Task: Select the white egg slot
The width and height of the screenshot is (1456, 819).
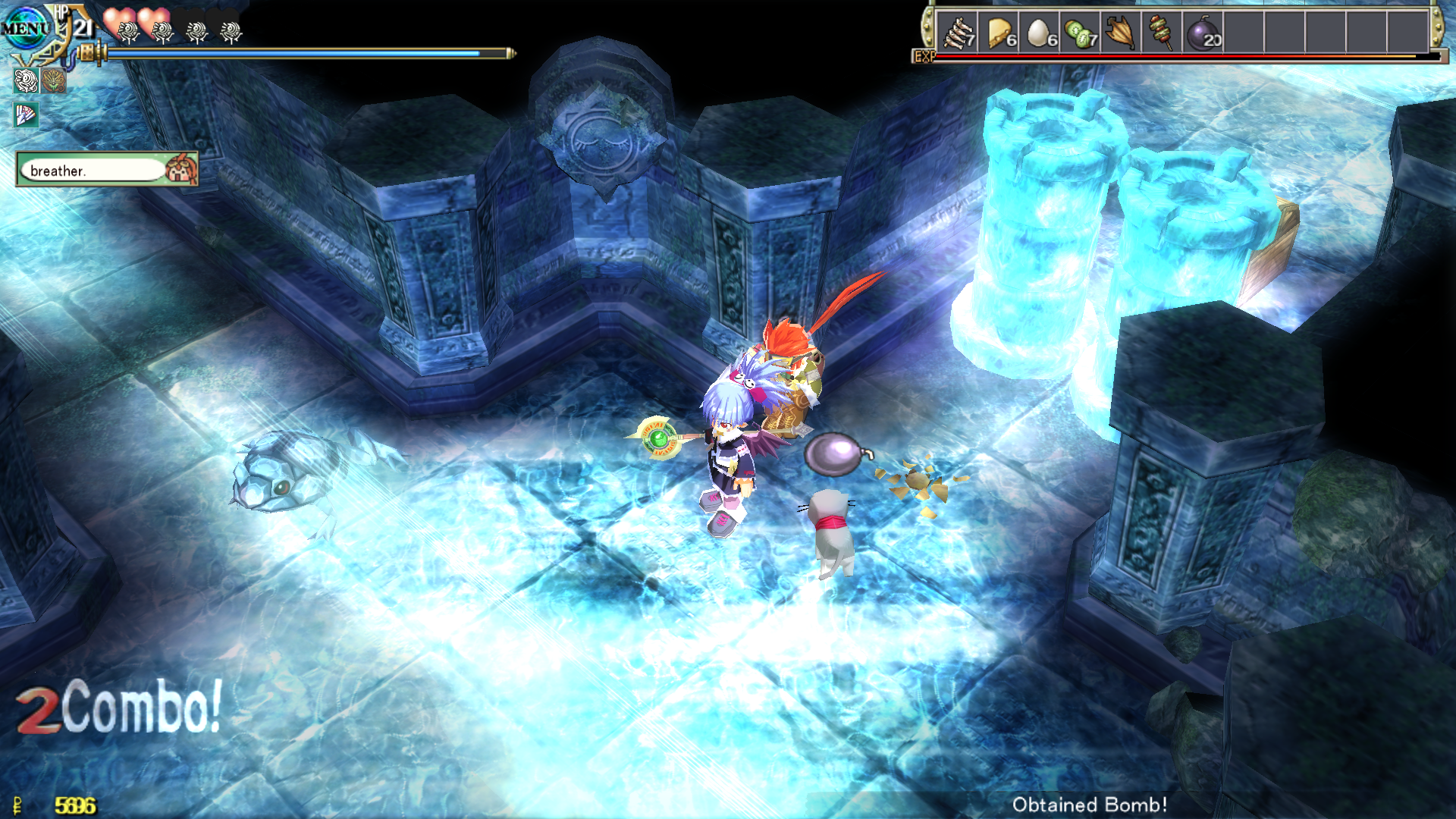Action: 1040,33
